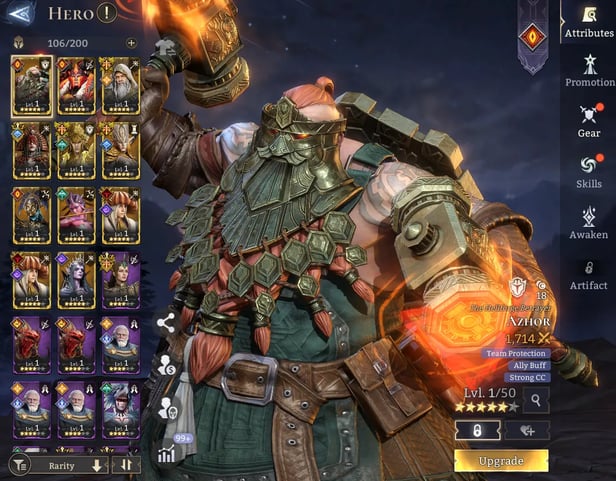Click the red eye banner emblem

click(x=532, y=37)
